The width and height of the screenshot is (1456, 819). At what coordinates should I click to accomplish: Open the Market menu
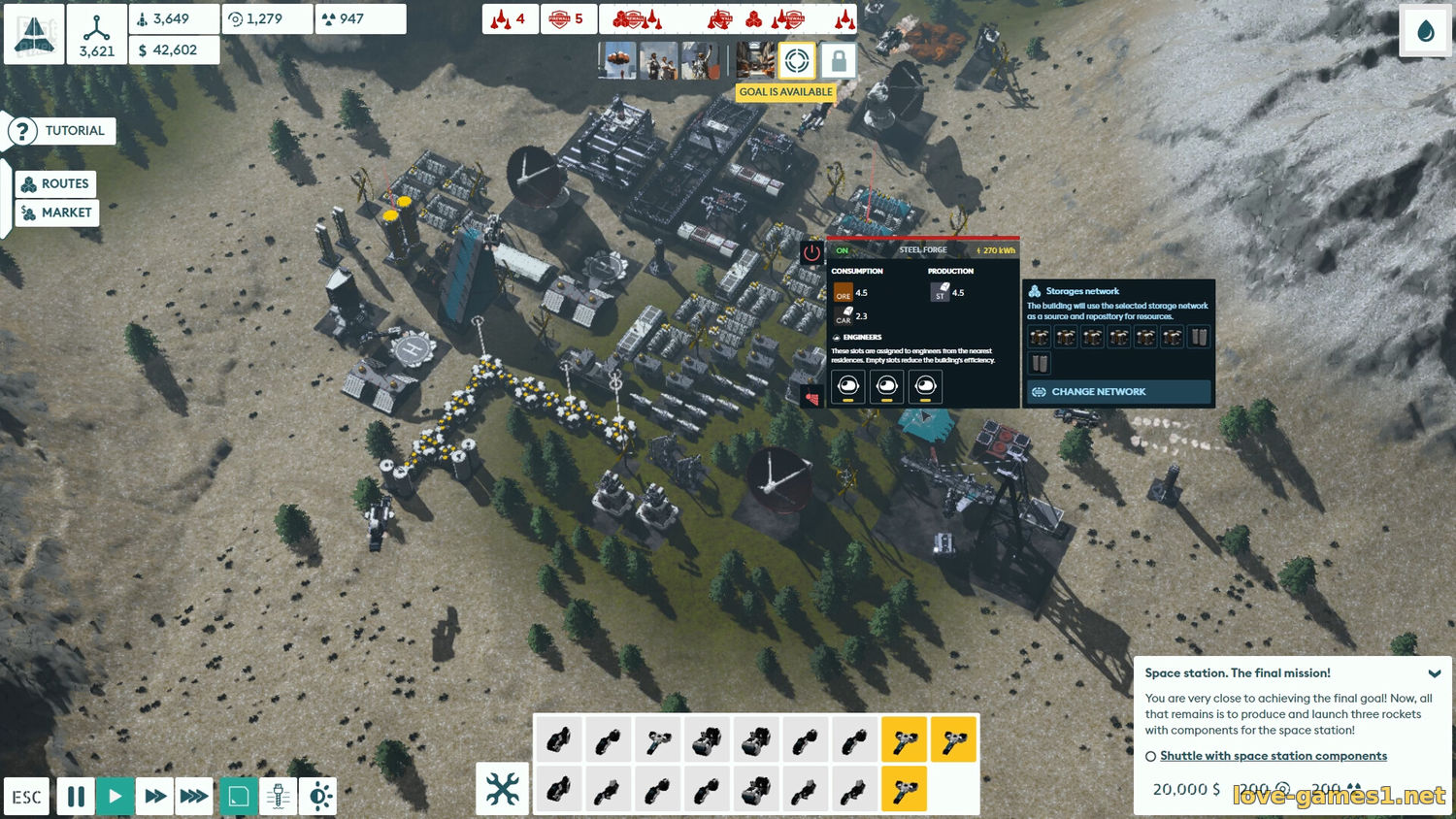coord(57,213)
